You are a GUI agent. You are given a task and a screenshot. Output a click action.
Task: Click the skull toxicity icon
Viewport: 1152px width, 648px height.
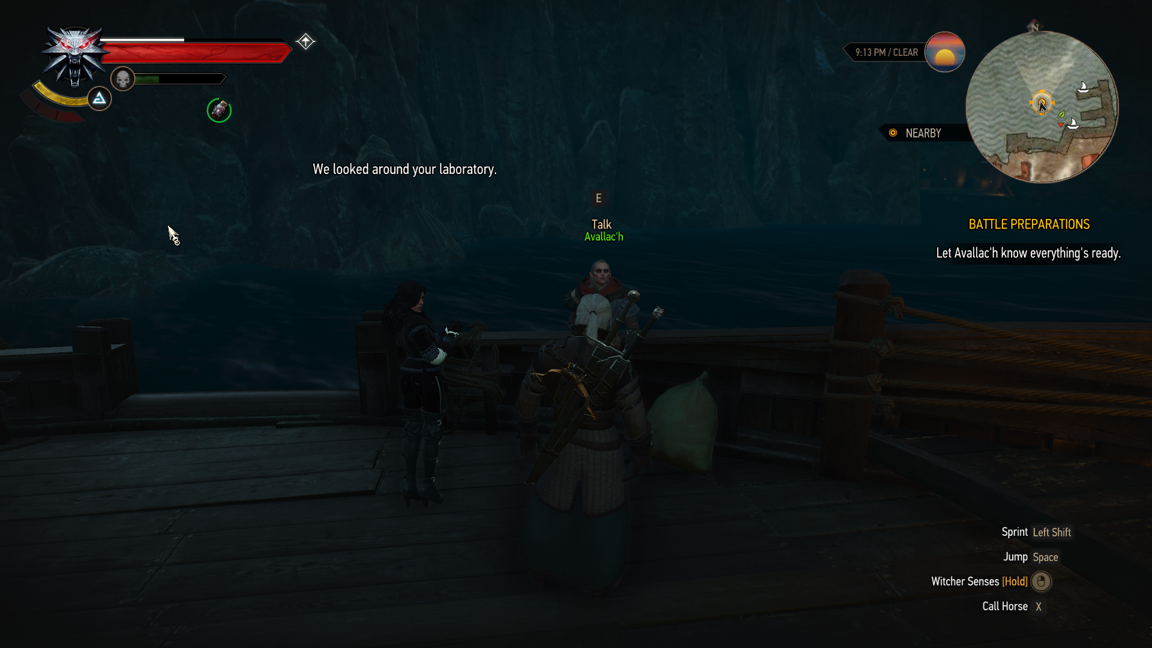[122, 79]
